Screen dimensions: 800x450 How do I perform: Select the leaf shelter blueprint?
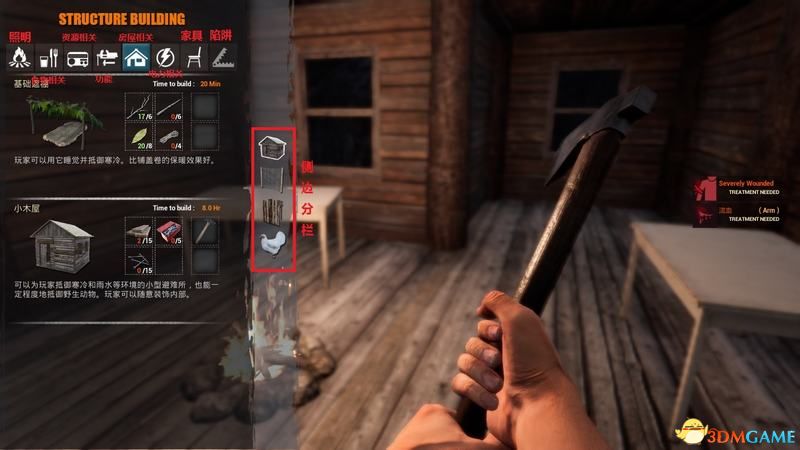pos(60,125)
